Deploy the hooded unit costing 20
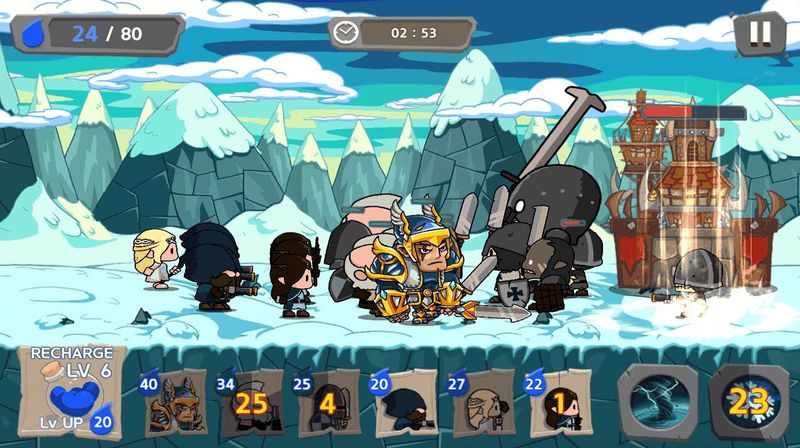This screenshot has height=448, width=800. 402,403
